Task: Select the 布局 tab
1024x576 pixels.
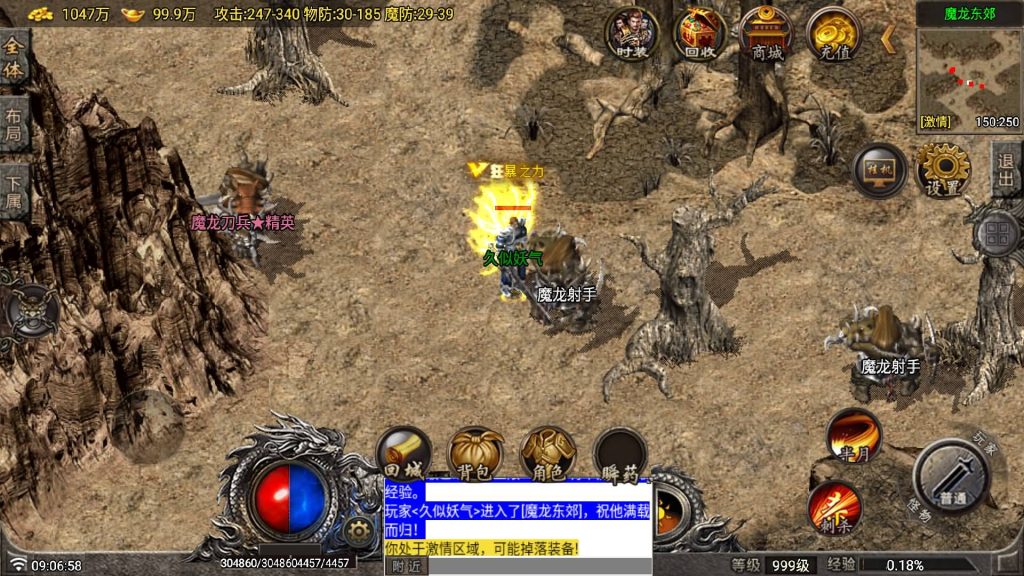Action: (x=14, y=124)
